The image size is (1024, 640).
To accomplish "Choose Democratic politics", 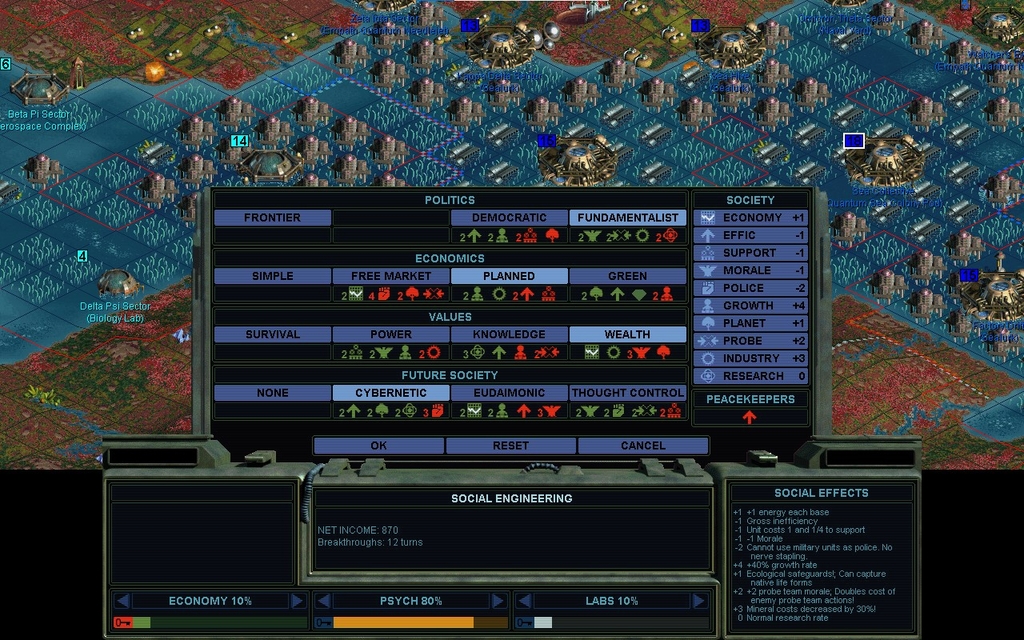I will click(509, 218).
